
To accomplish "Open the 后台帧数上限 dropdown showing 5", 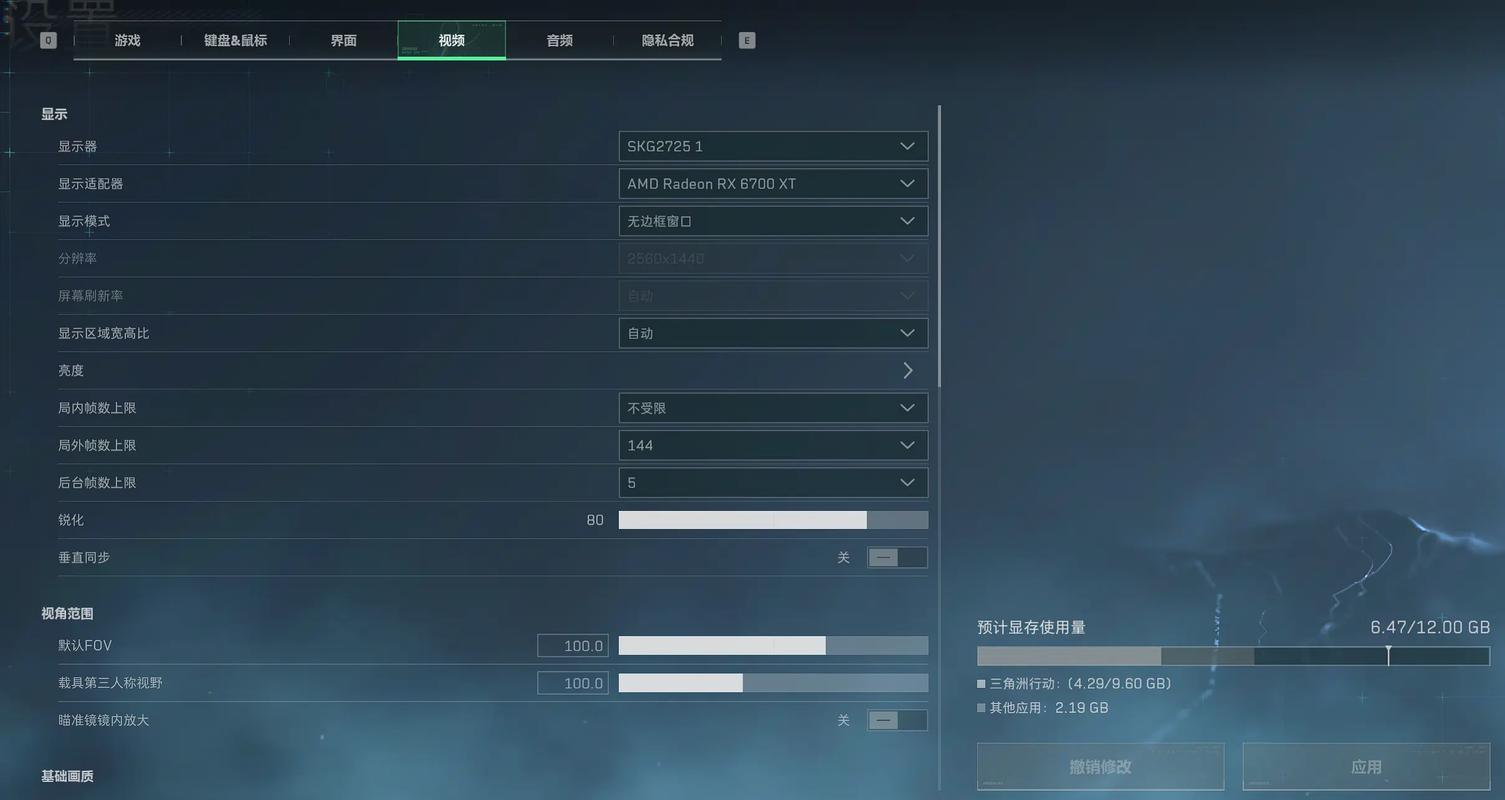I will pos(772,481).
